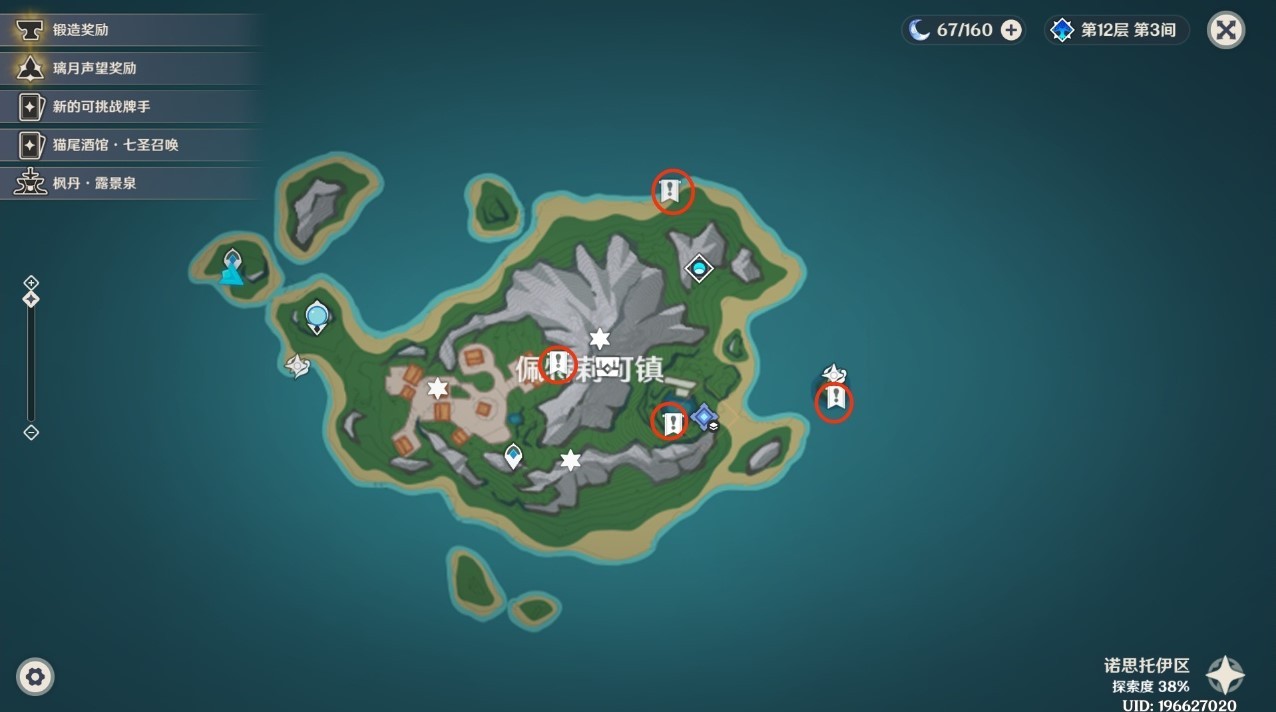Select the circled quest marker on the north shore
This screenshot has width=1276, height=712.
pyautogui.click(x=672, y=190)
